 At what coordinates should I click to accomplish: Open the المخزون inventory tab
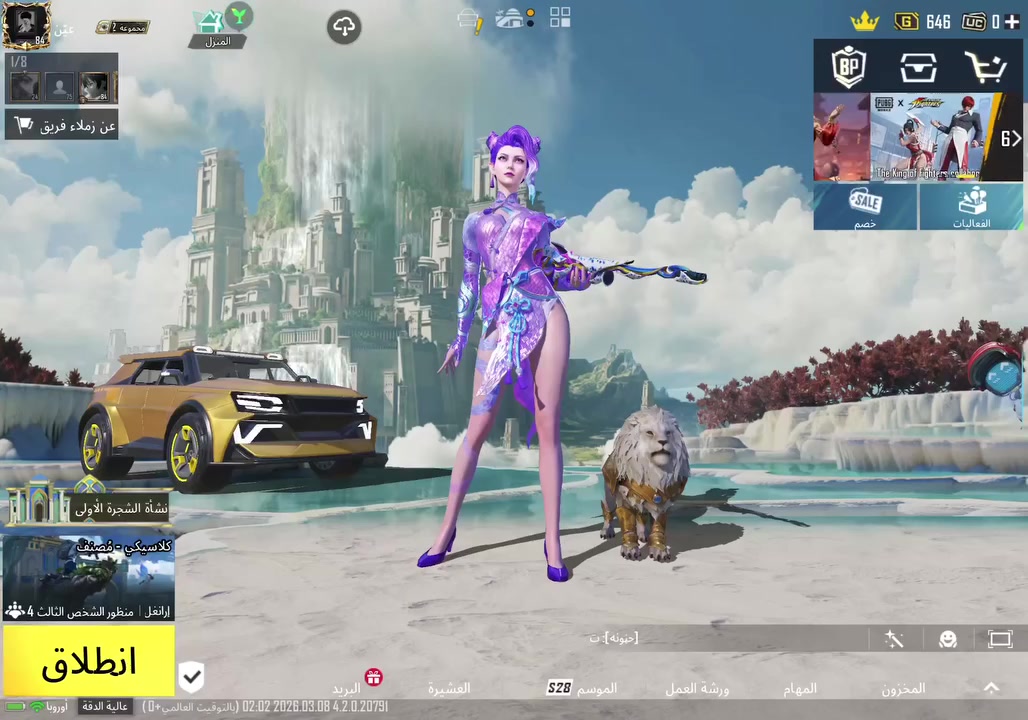click(904, 688)
